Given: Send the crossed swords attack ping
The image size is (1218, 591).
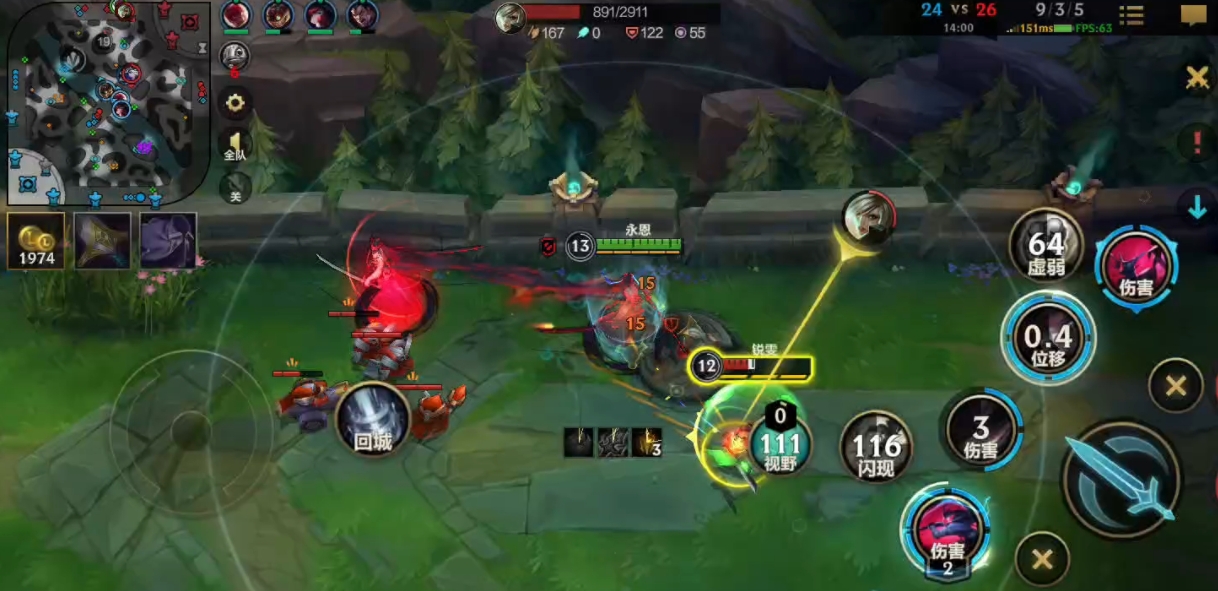Looking at the screenshot, I should 1196,78.
